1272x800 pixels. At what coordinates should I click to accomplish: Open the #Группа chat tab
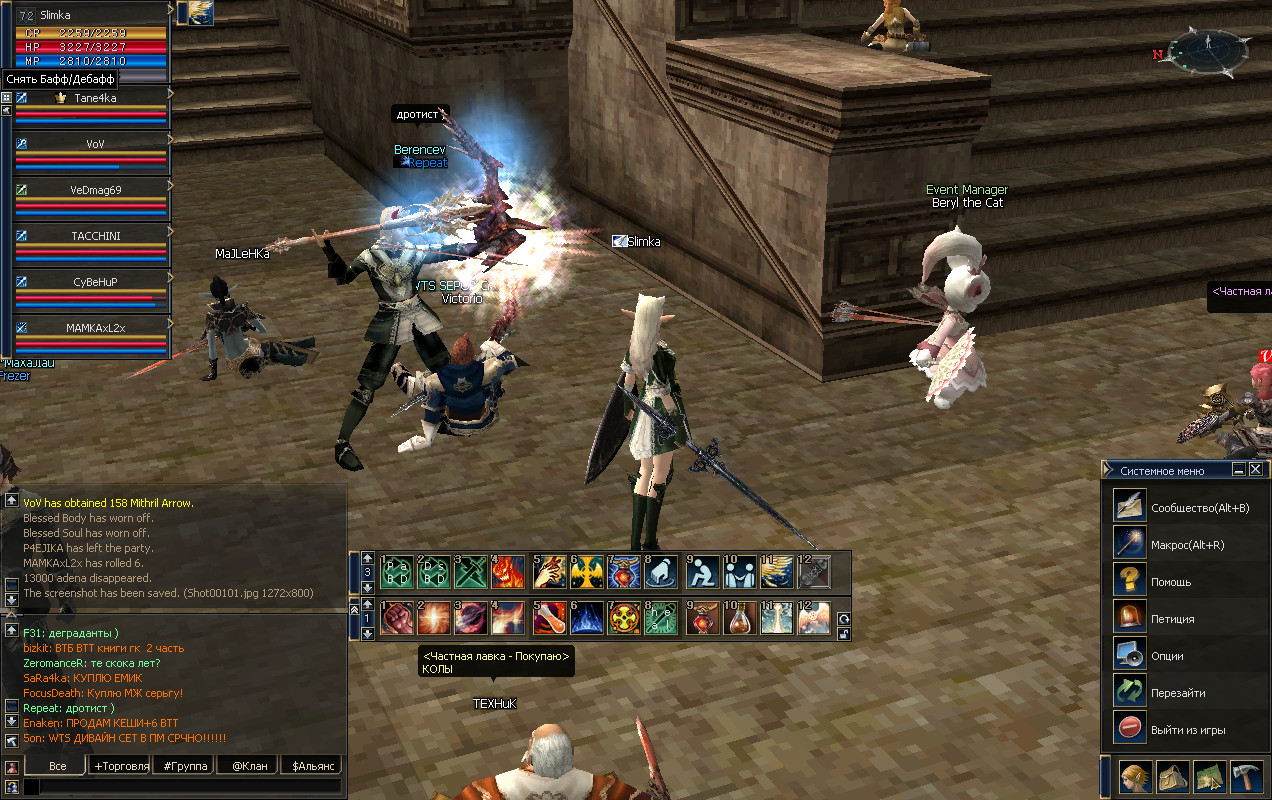point(183,766)
